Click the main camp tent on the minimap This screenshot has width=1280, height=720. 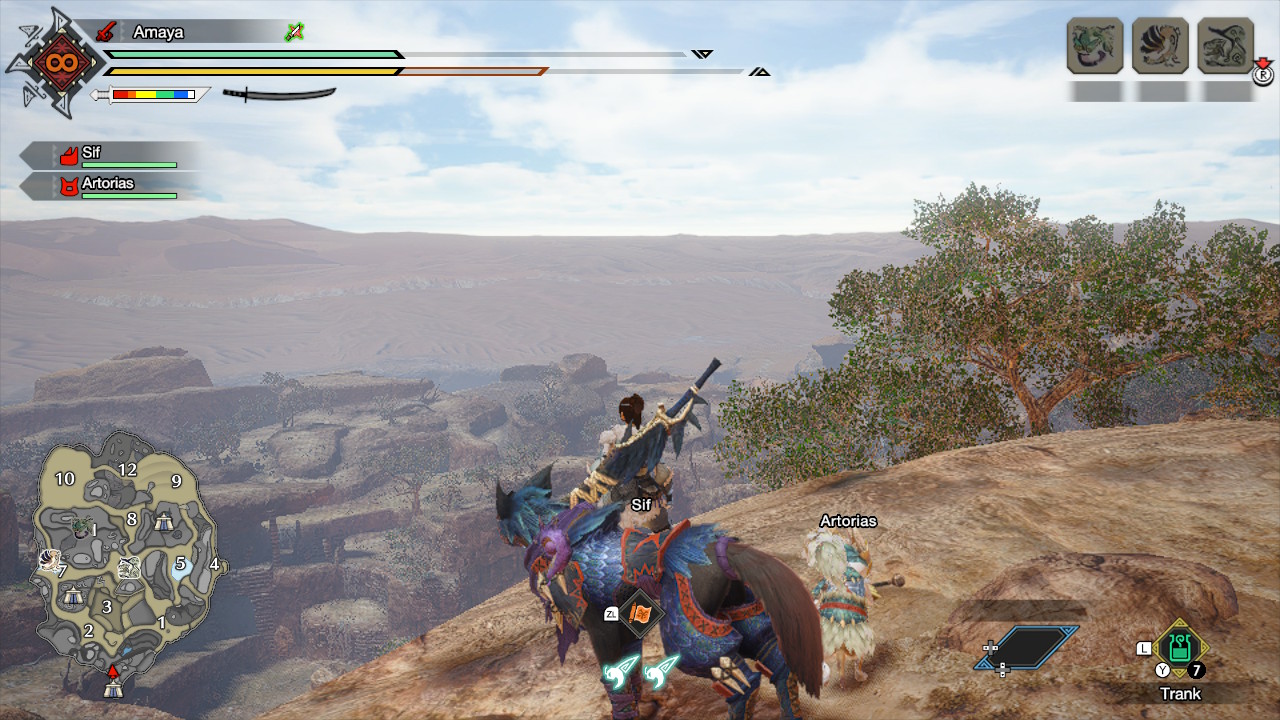pyautogui.click(x=113, y=688)
